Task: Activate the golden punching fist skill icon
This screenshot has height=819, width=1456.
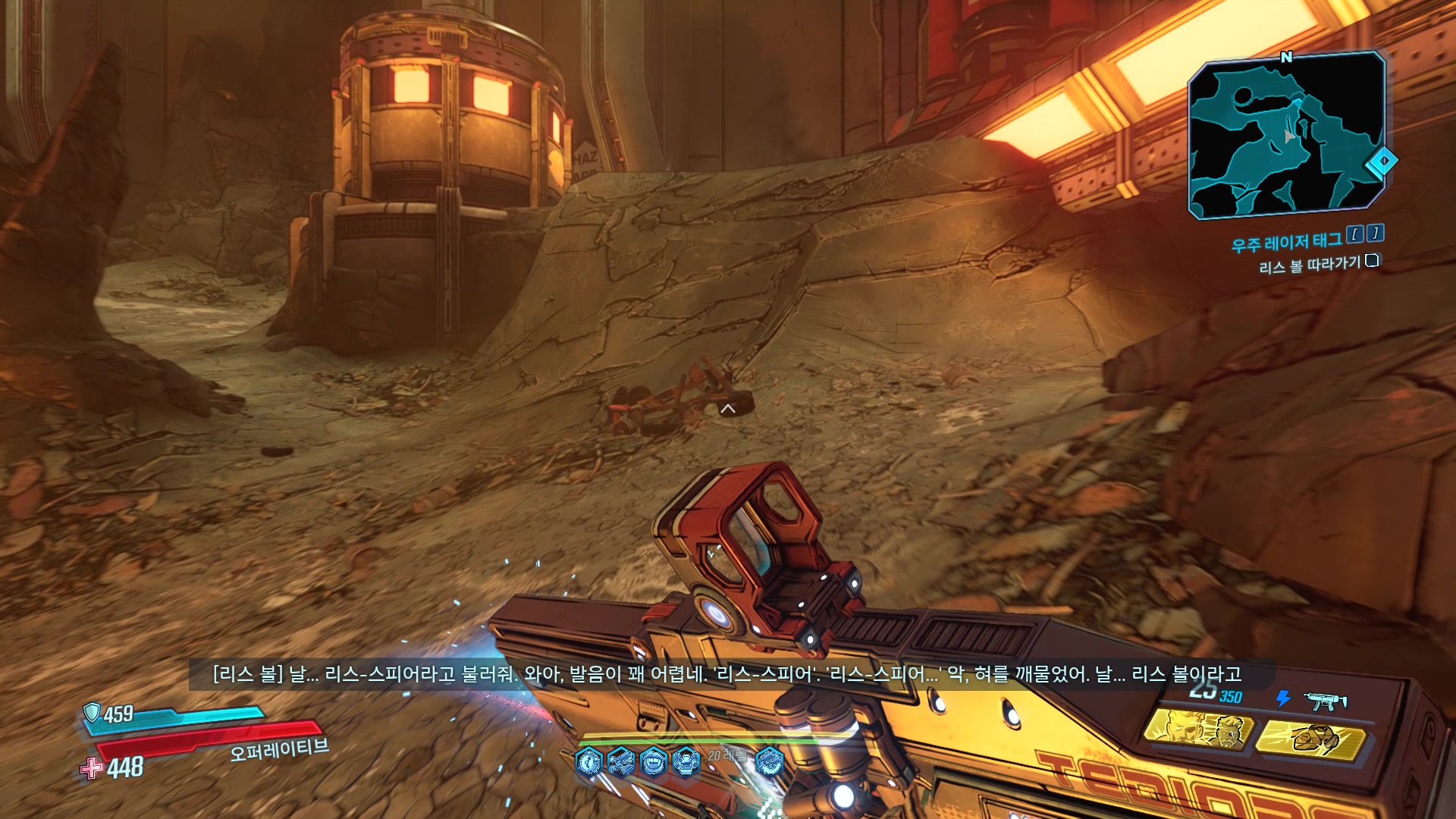Action: pos(1311,739)
